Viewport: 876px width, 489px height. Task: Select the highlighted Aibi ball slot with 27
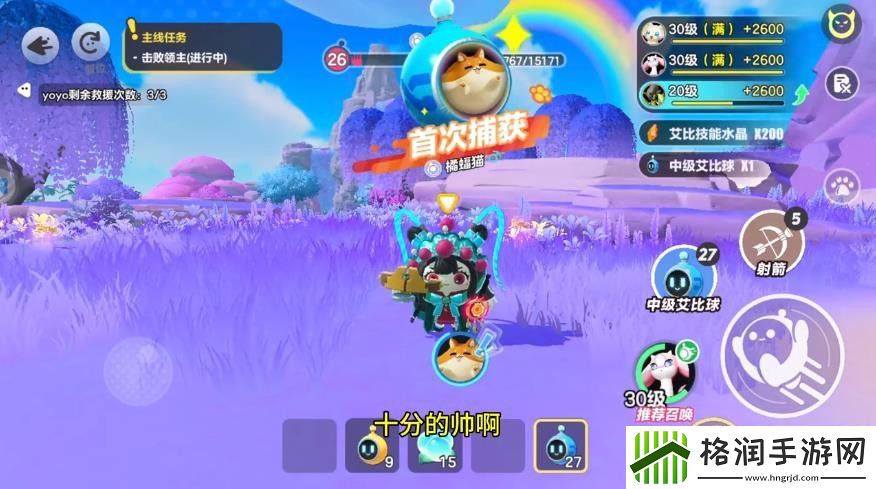click(561, 446)
